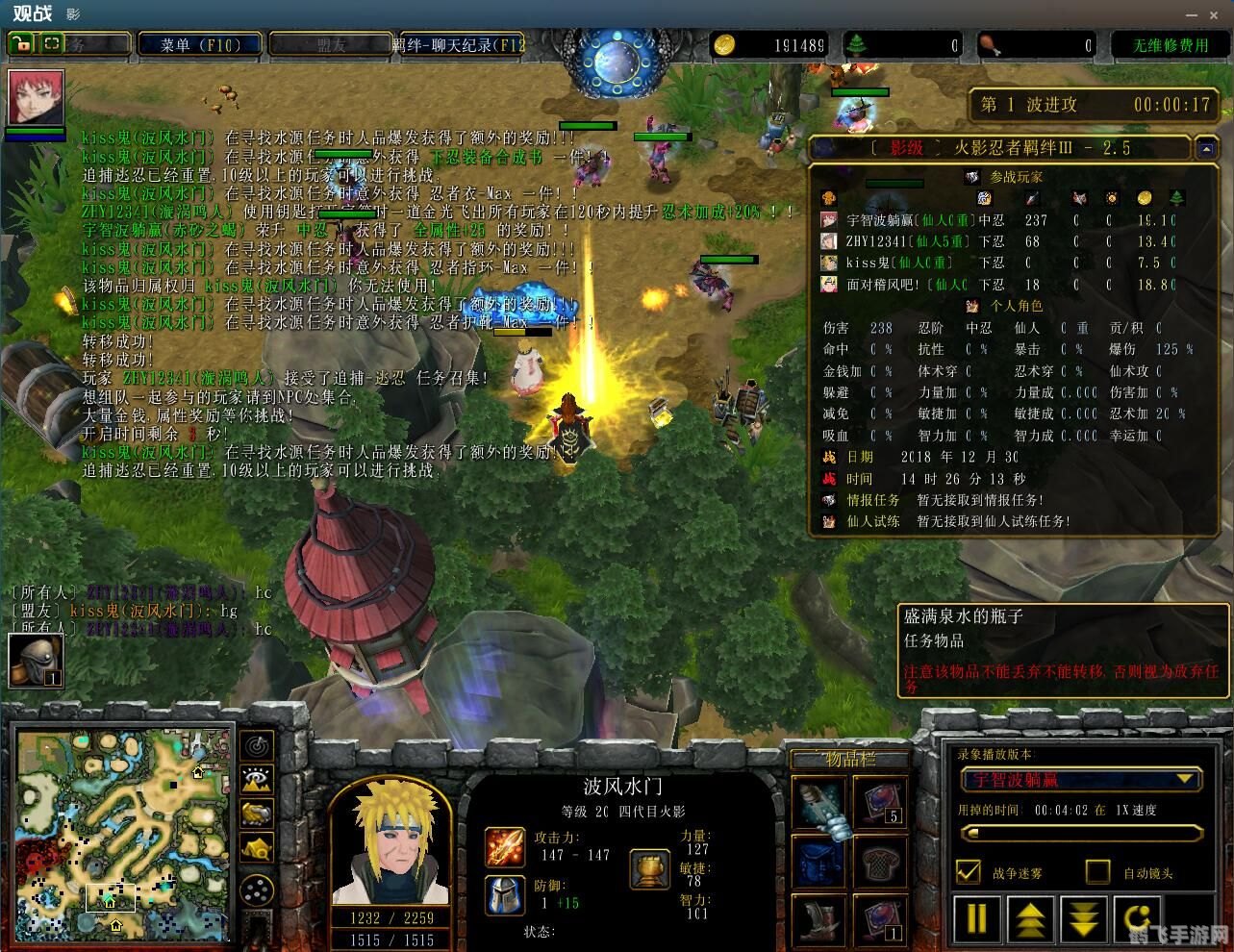Toggle the formation circle button below the map icons

coord(257,889)
